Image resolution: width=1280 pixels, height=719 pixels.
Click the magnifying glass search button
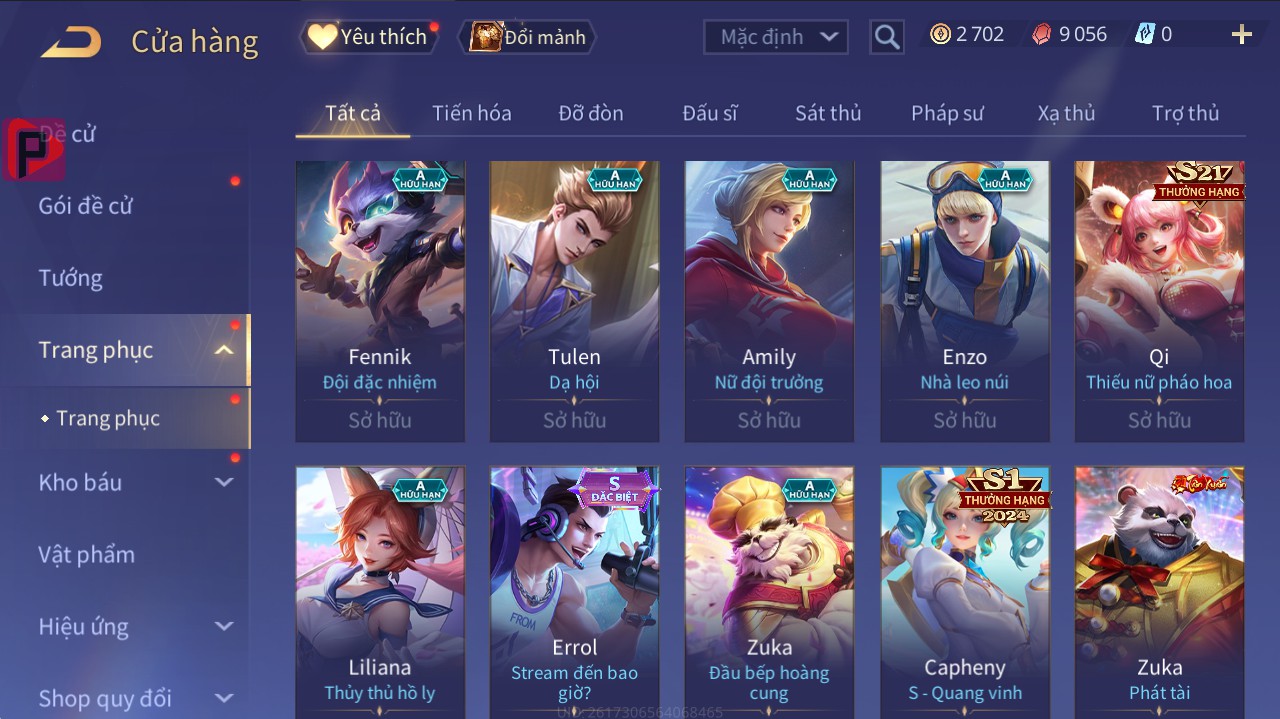click(x=886, y=37)
